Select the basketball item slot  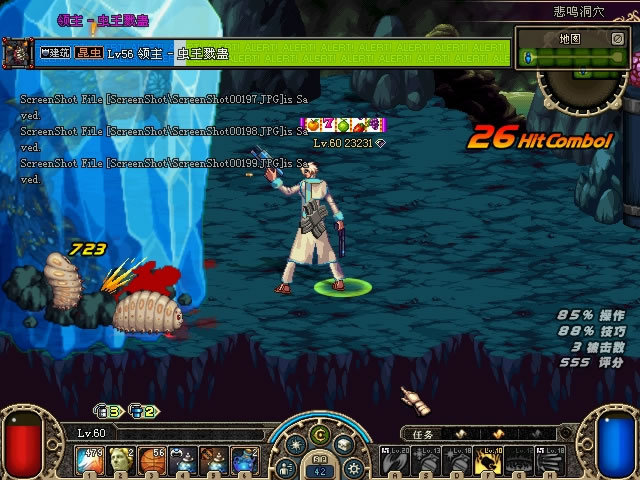coord(152,461)
